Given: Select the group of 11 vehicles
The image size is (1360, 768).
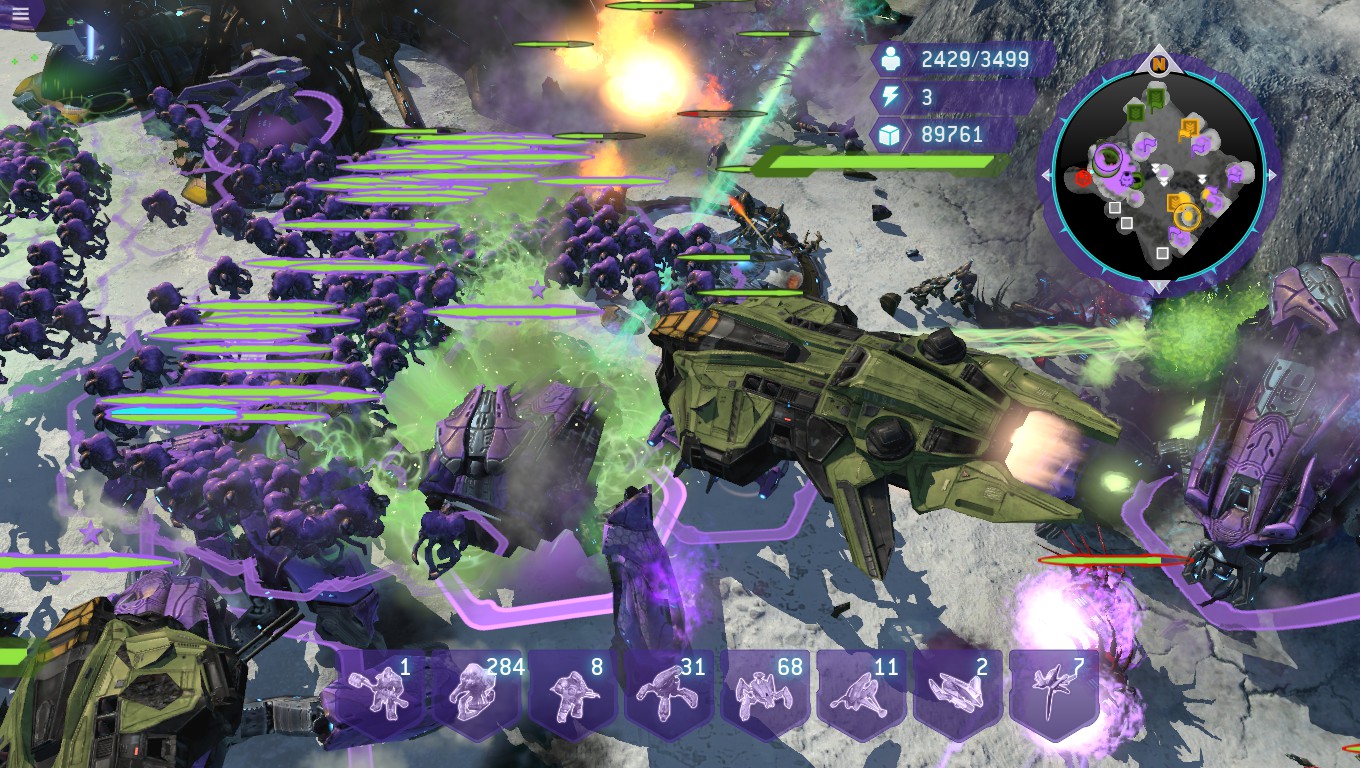Looking at the screenshot, I should [x=864, y=692].
